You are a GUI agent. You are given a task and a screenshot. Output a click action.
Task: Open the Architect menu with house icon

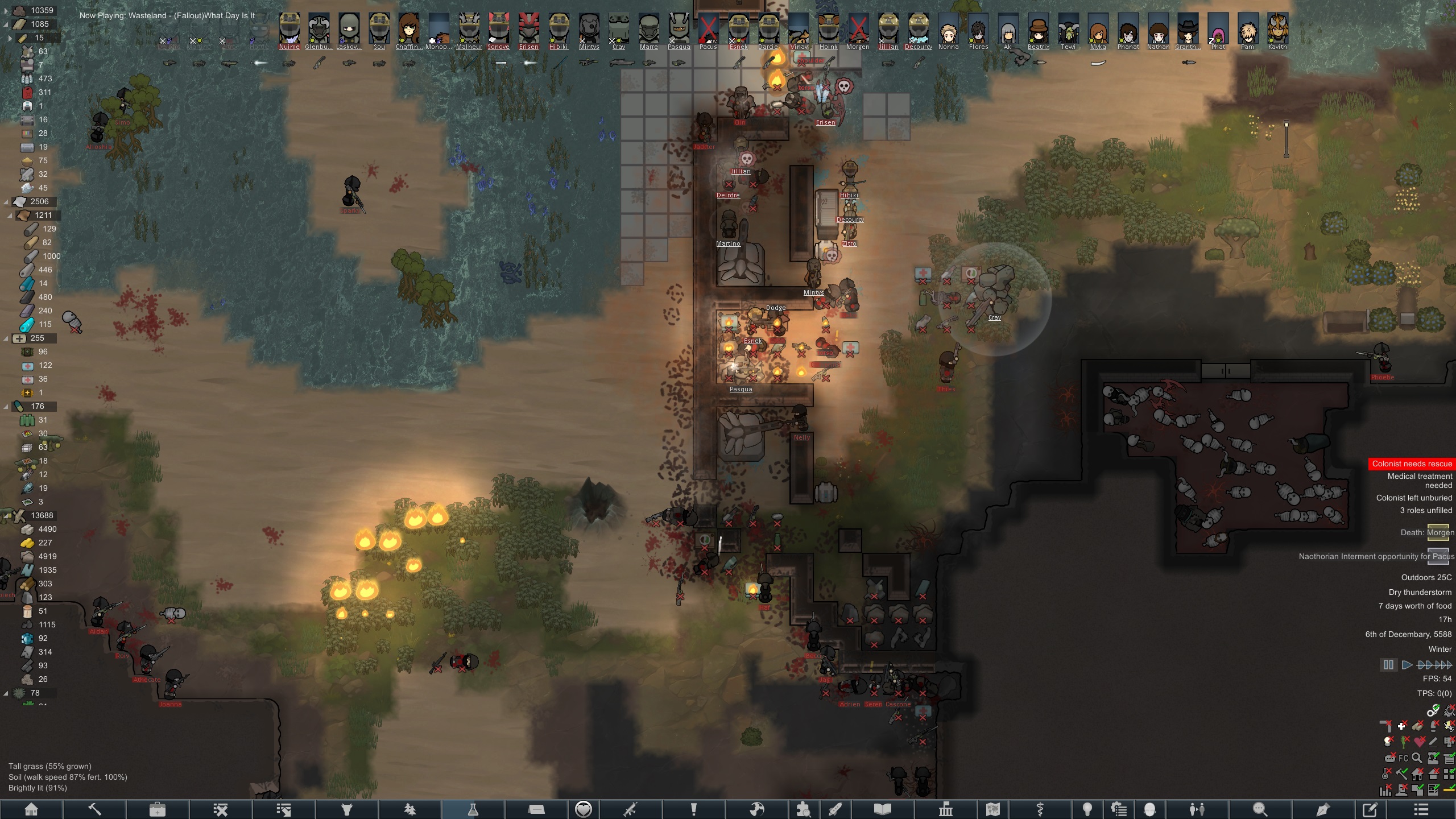click(31, 809)
